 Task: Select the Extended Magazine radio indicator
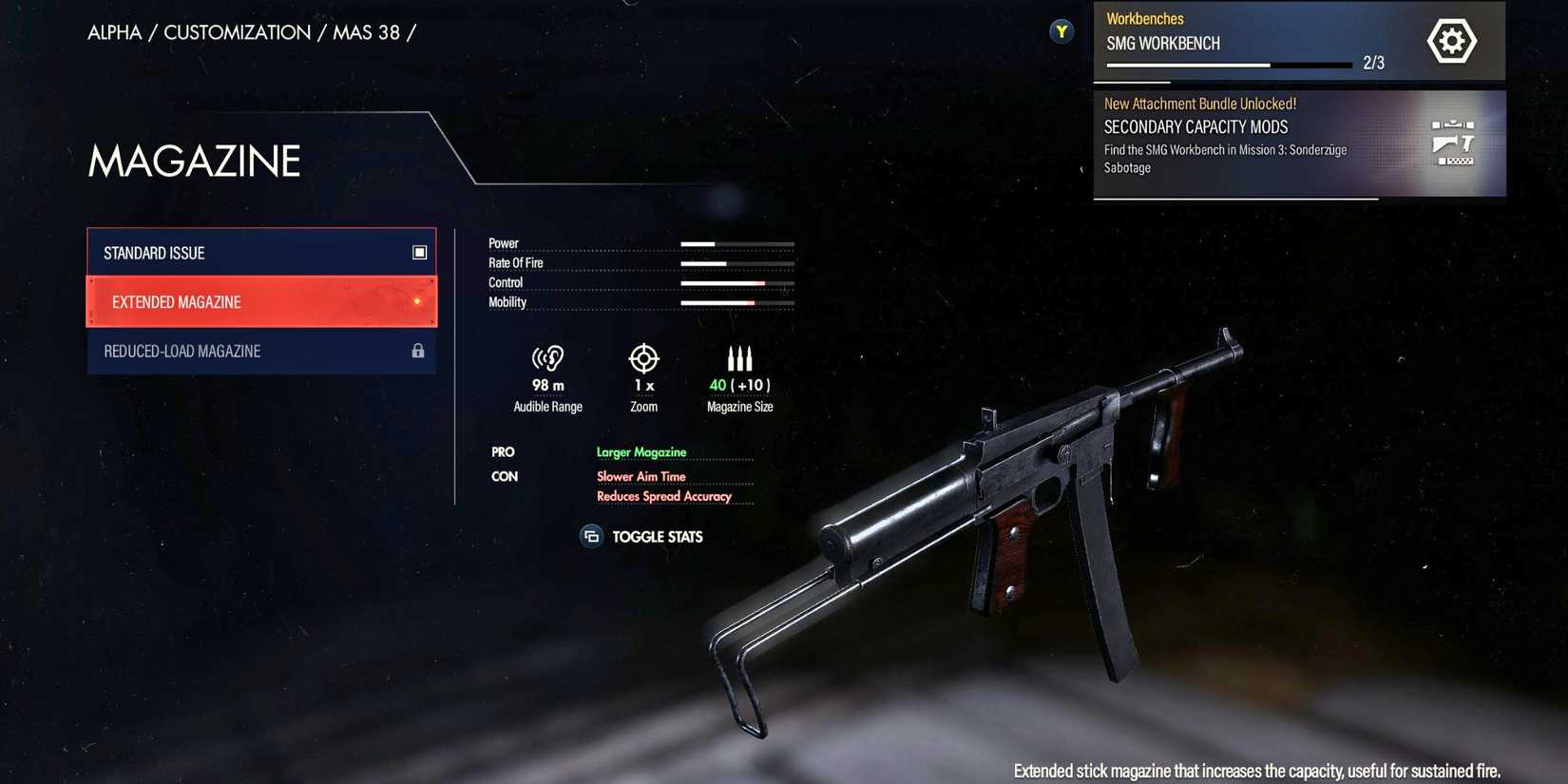(418, 301)
